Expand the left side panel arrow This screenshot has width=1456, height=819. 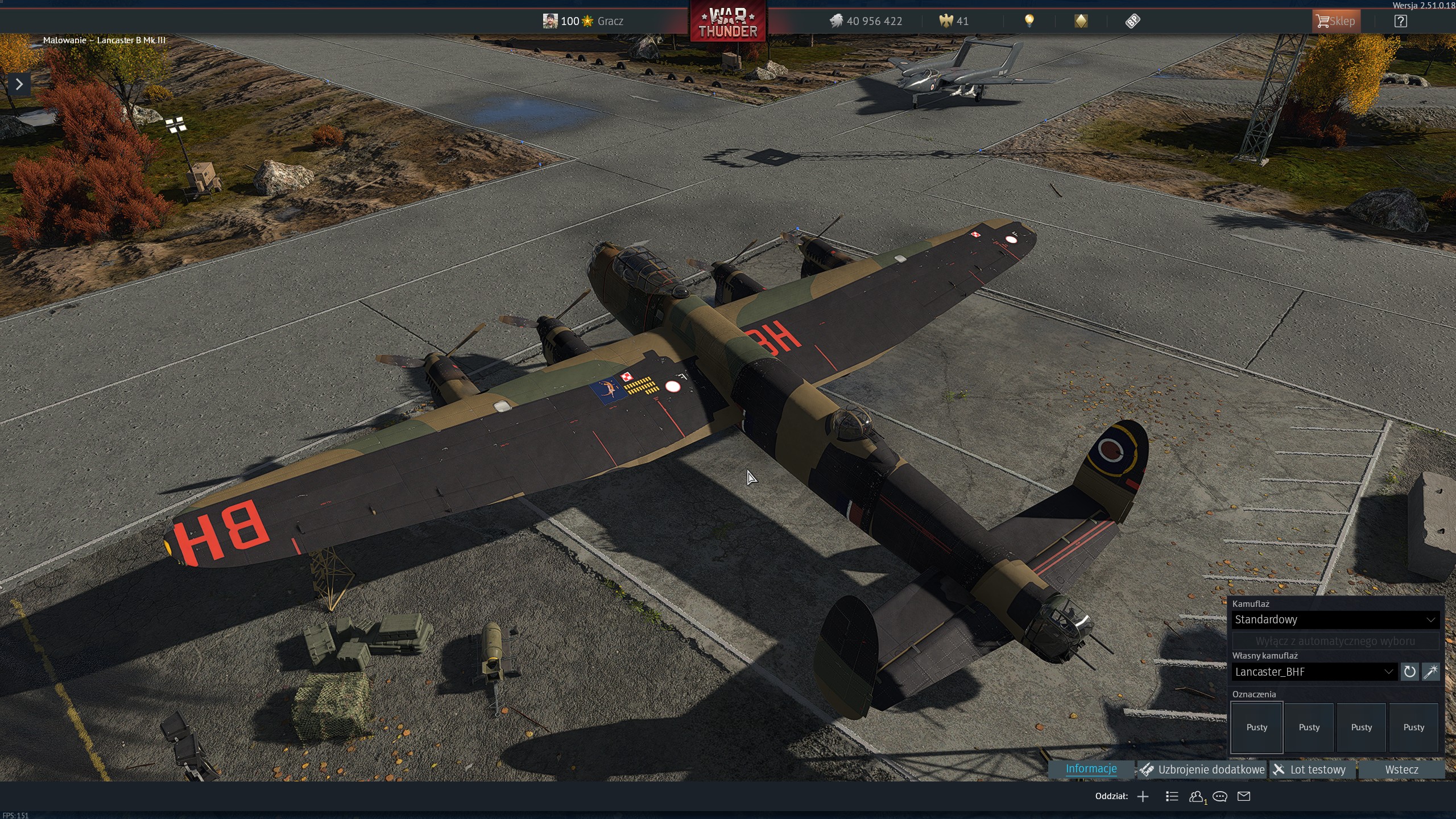(x=19, y=84)
